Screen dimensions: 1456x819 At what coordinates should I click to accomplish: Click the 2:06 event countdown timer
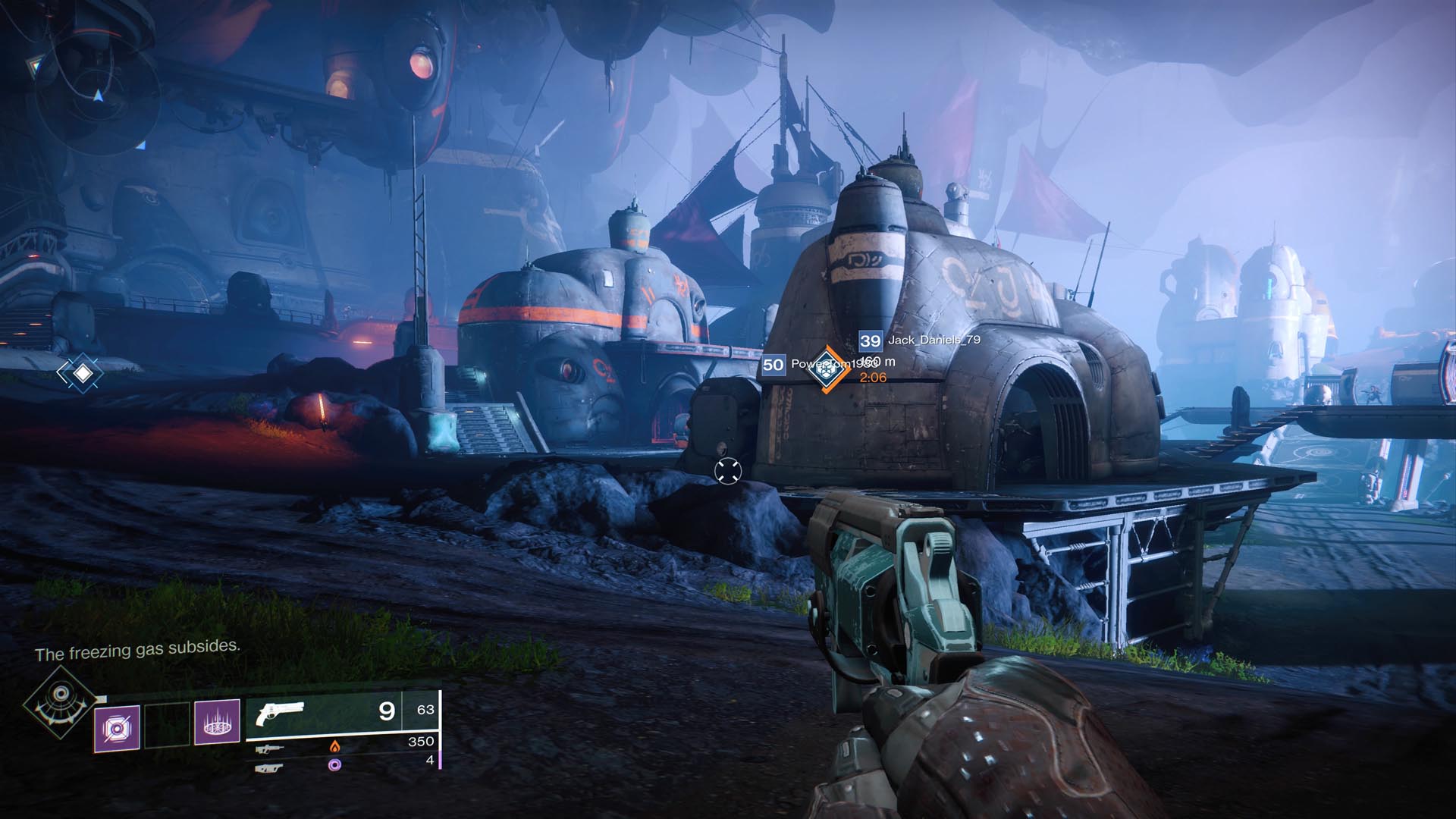873,378
